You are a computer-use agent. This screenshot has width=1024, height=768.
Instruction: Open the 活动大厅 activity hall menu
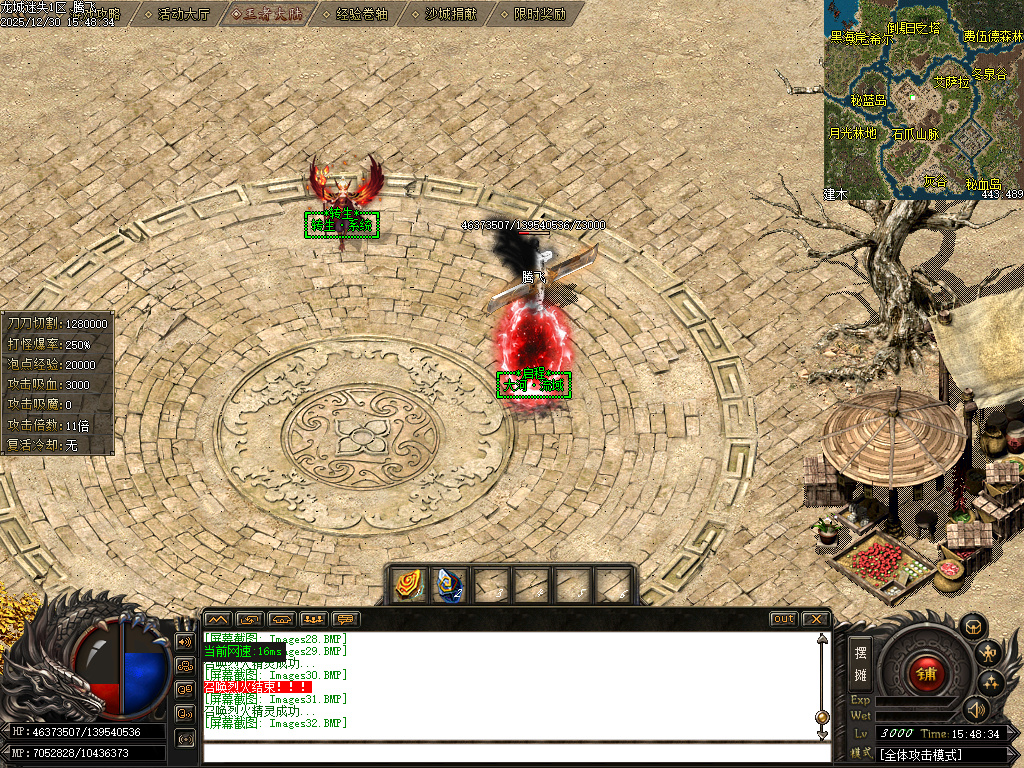(x=183, y=14)
